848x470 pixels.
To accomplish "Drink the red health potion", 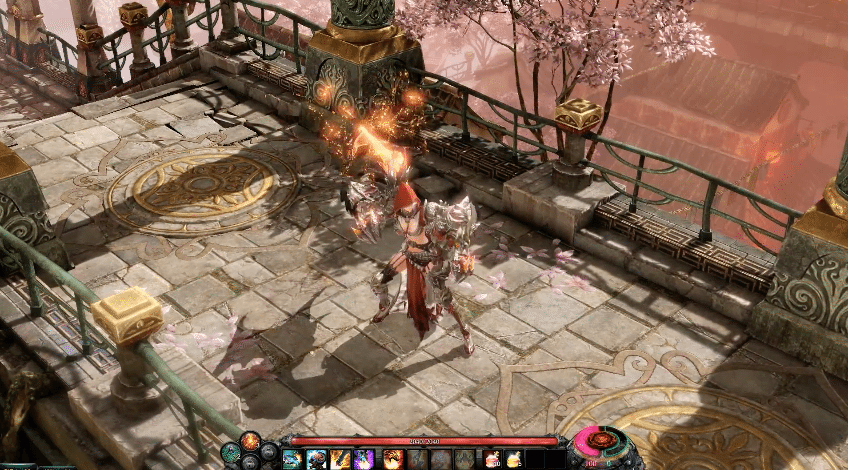I will pyautogui.click(x=491, y=458).
